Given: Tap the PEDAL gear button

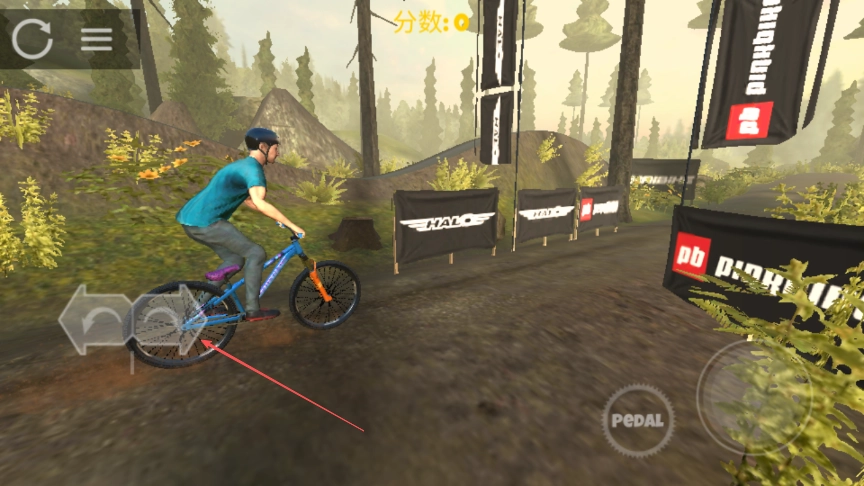Looking at the screenshot, I should click(x=638, y=420).
